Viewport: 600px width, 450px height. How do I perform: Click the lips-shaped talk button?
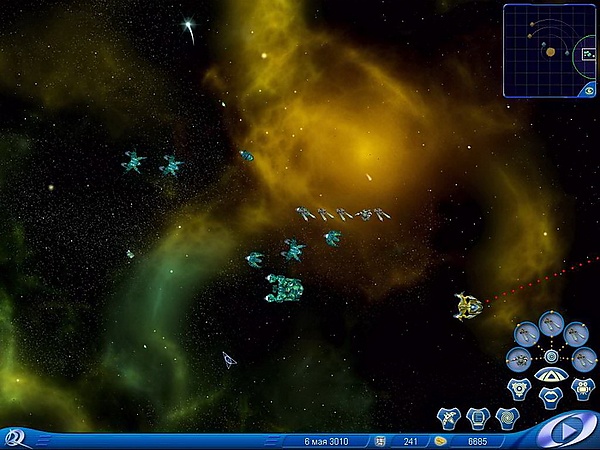tap(549, 396)
